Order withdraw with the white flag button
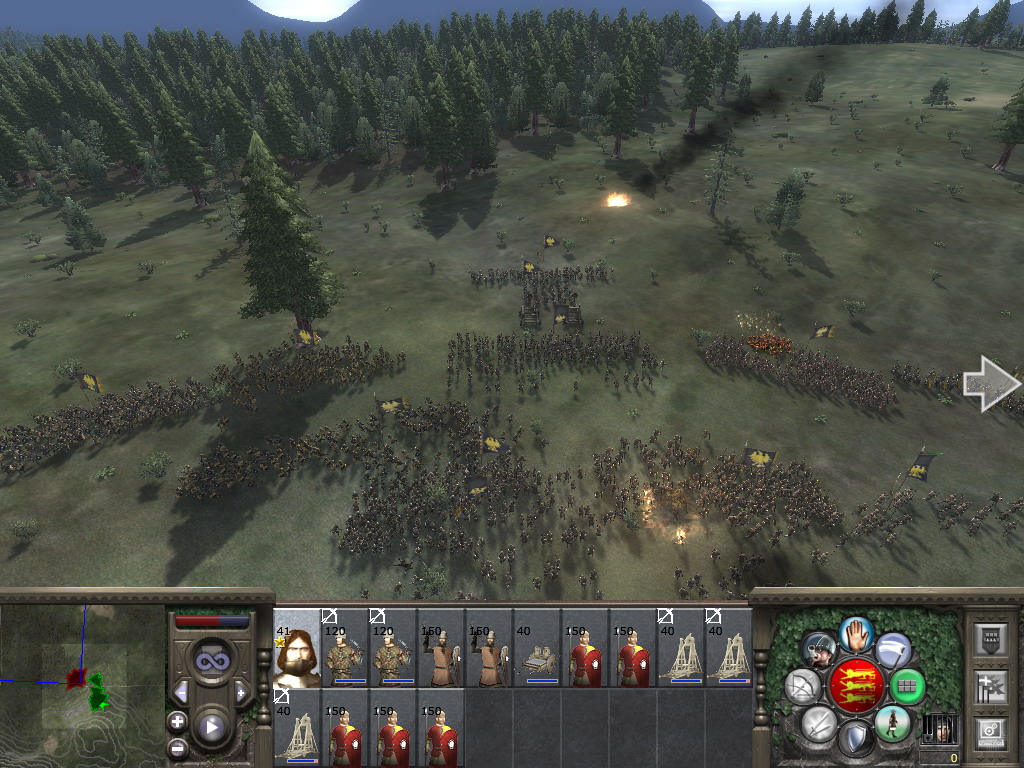 pyautogui.click(x=893, y=650)
